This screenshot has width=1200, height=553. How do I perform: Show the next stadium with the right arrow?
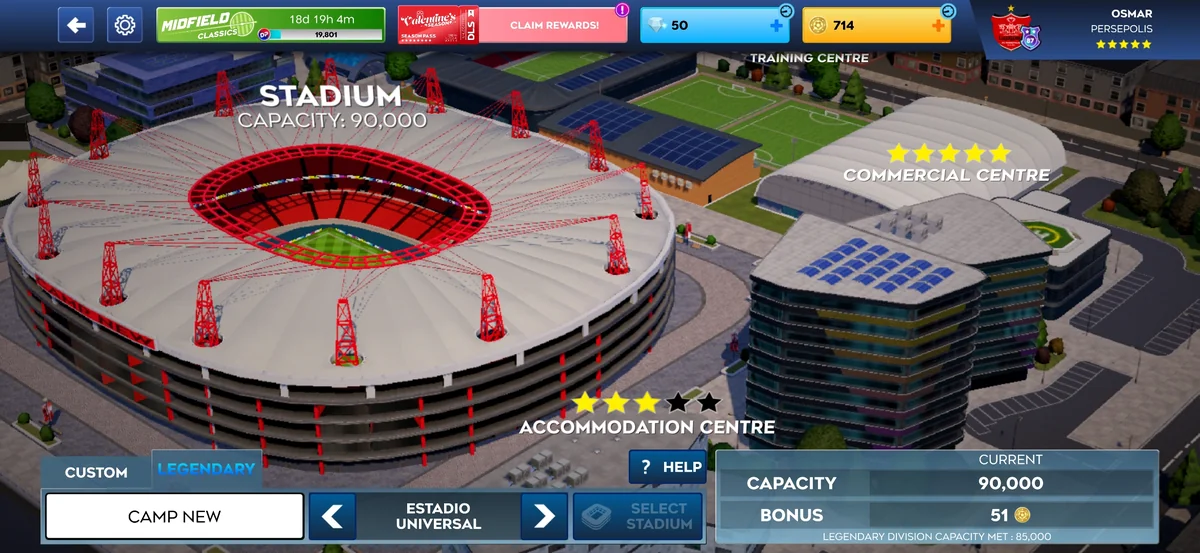(x=544, y=516)
